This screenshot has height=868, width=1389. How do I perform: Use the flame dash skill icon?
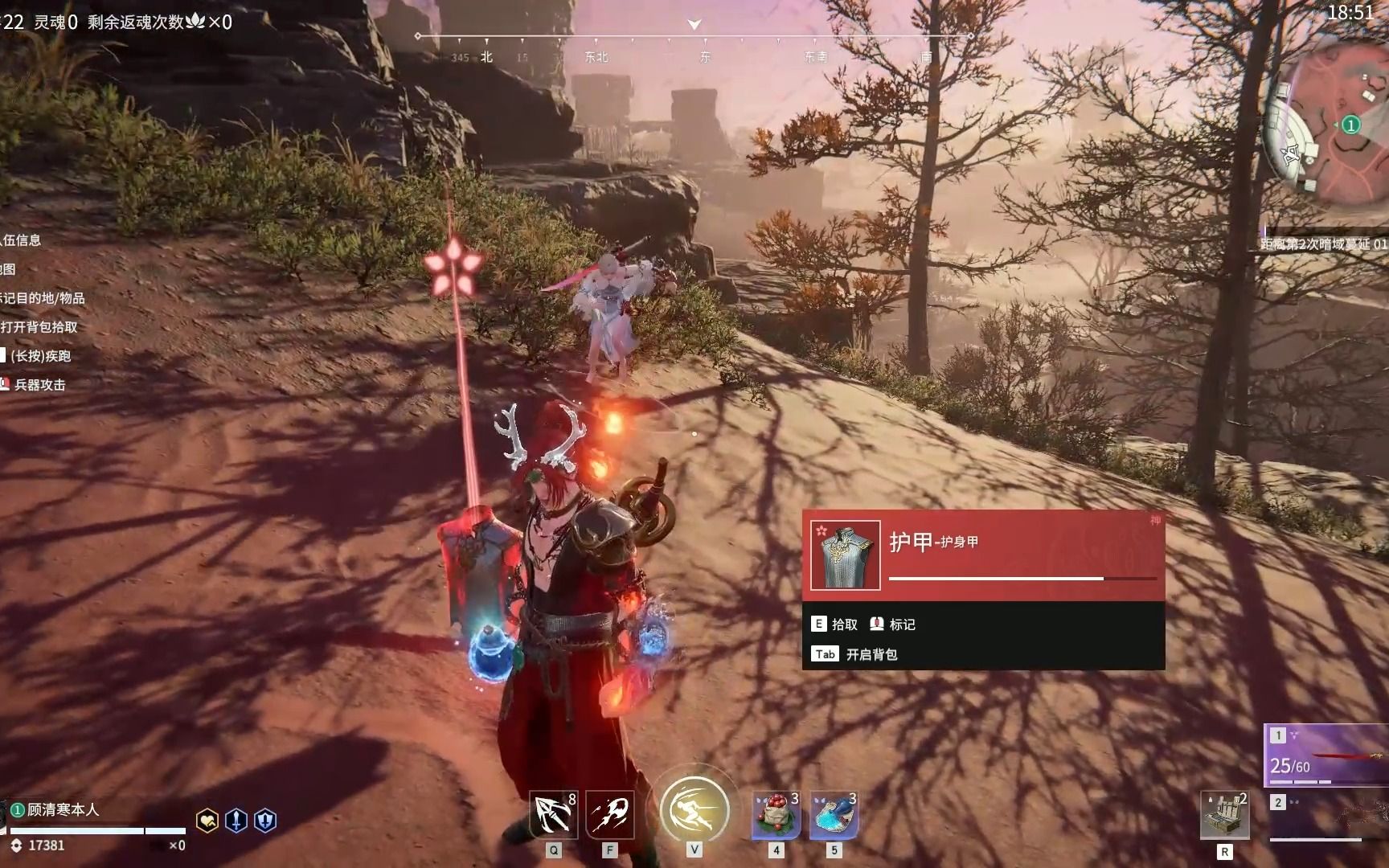610,814
